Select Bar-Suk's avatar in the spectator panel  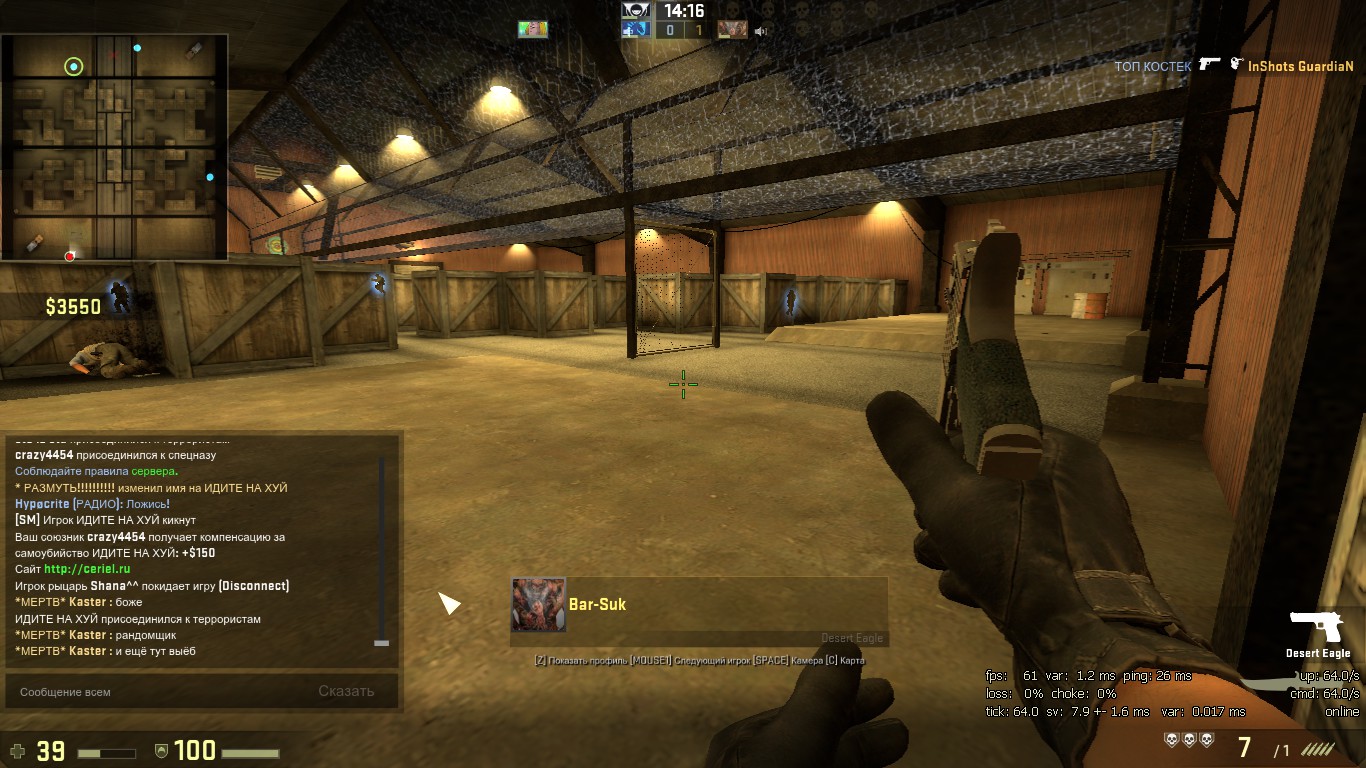tap(539, 604)
